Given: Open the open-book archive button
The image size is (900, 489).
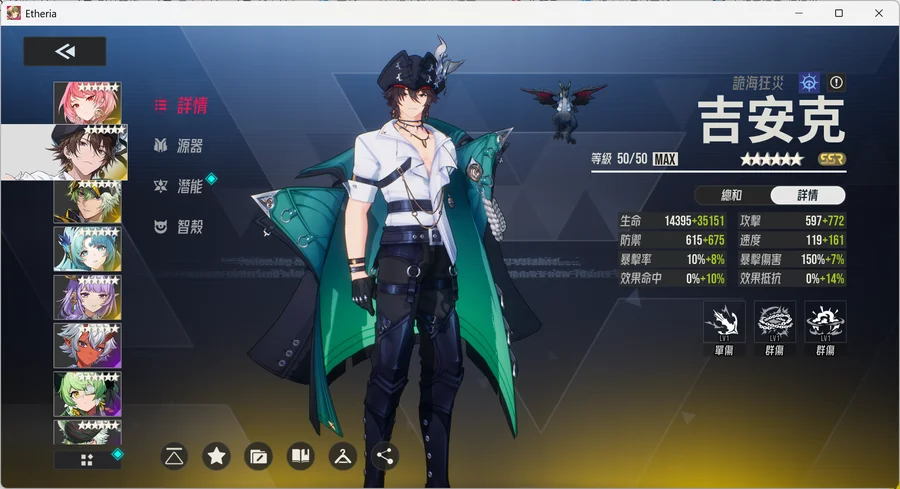Looking at the screenshot, I should [300, 457].
